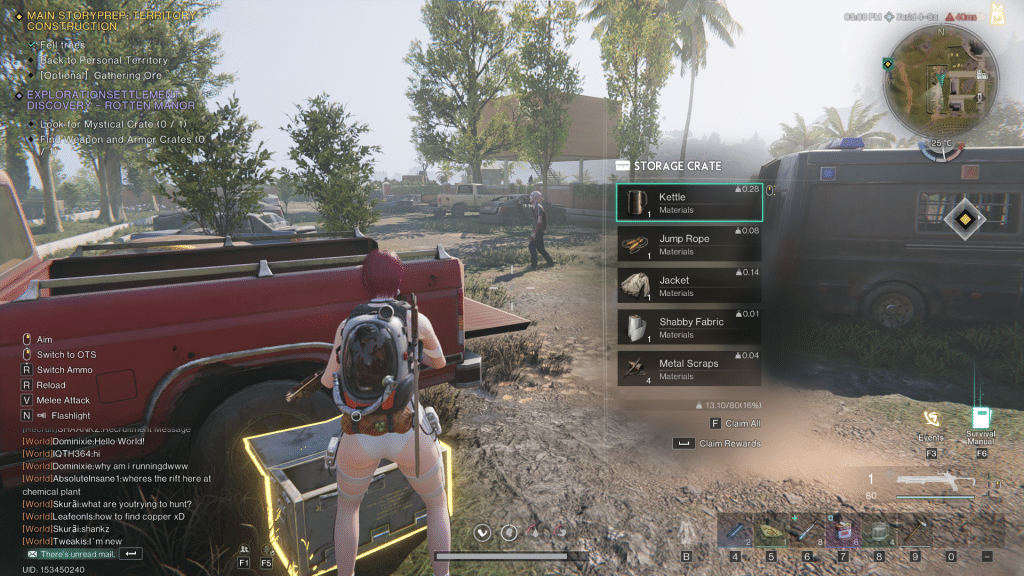
Task: Choose the Shabby Fabric row
Action: click(689, 327)
